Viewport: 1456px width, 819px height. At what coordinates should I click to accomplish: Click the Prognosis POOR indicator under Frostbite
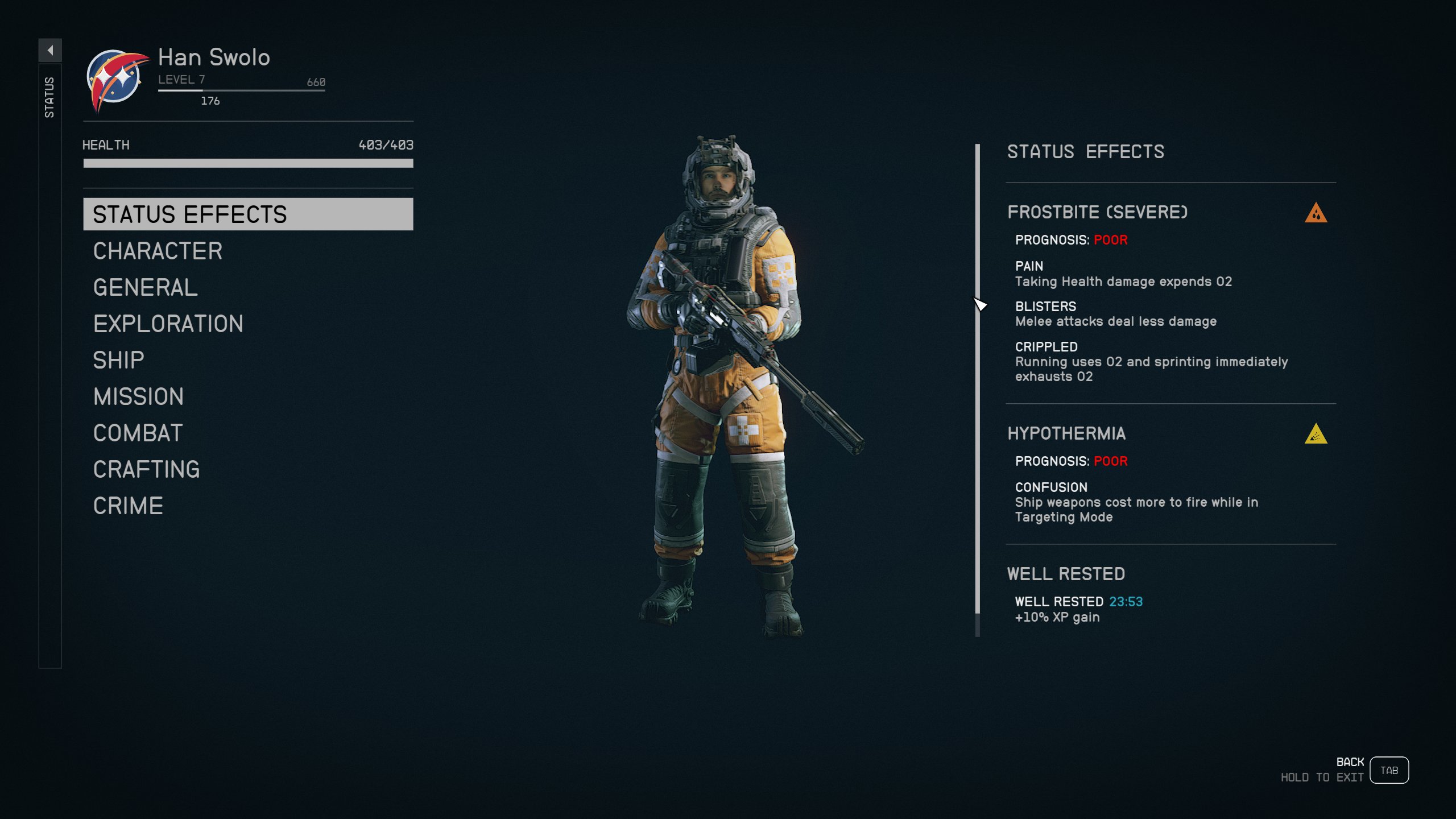[x=1110, y=239]
